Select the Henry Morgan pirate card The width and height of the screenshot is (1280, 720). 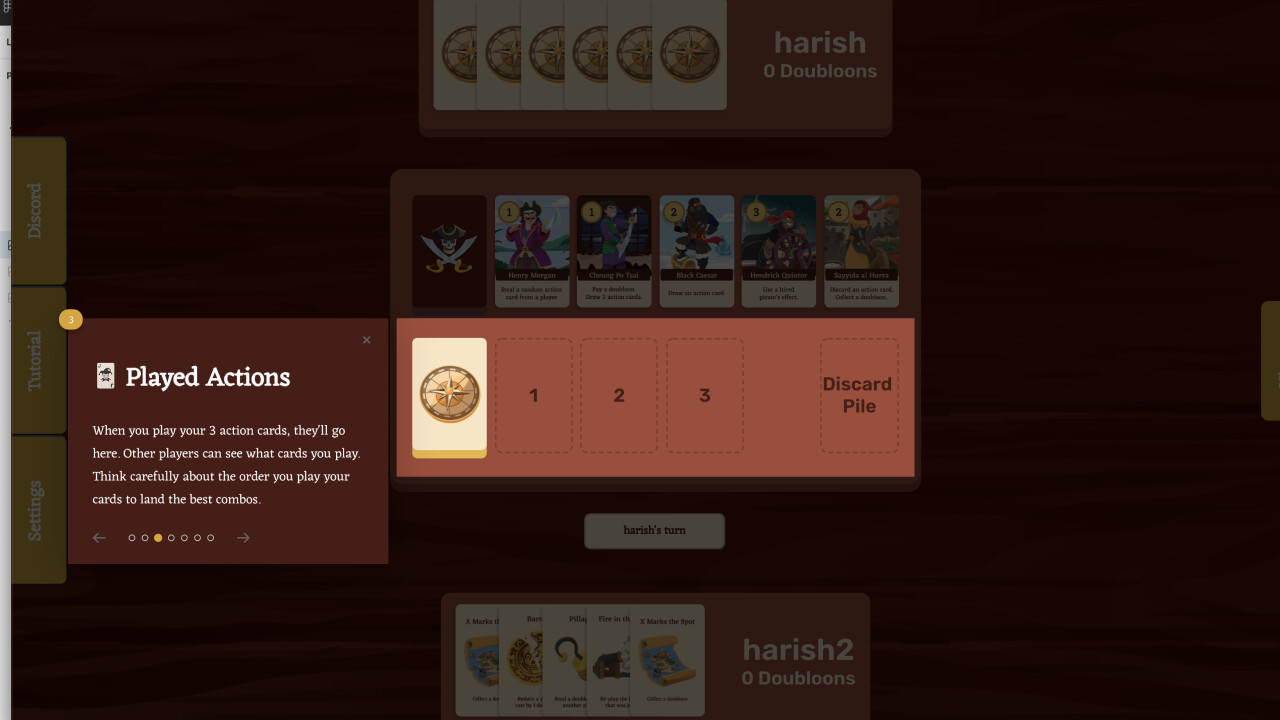[x=531, y=251]
